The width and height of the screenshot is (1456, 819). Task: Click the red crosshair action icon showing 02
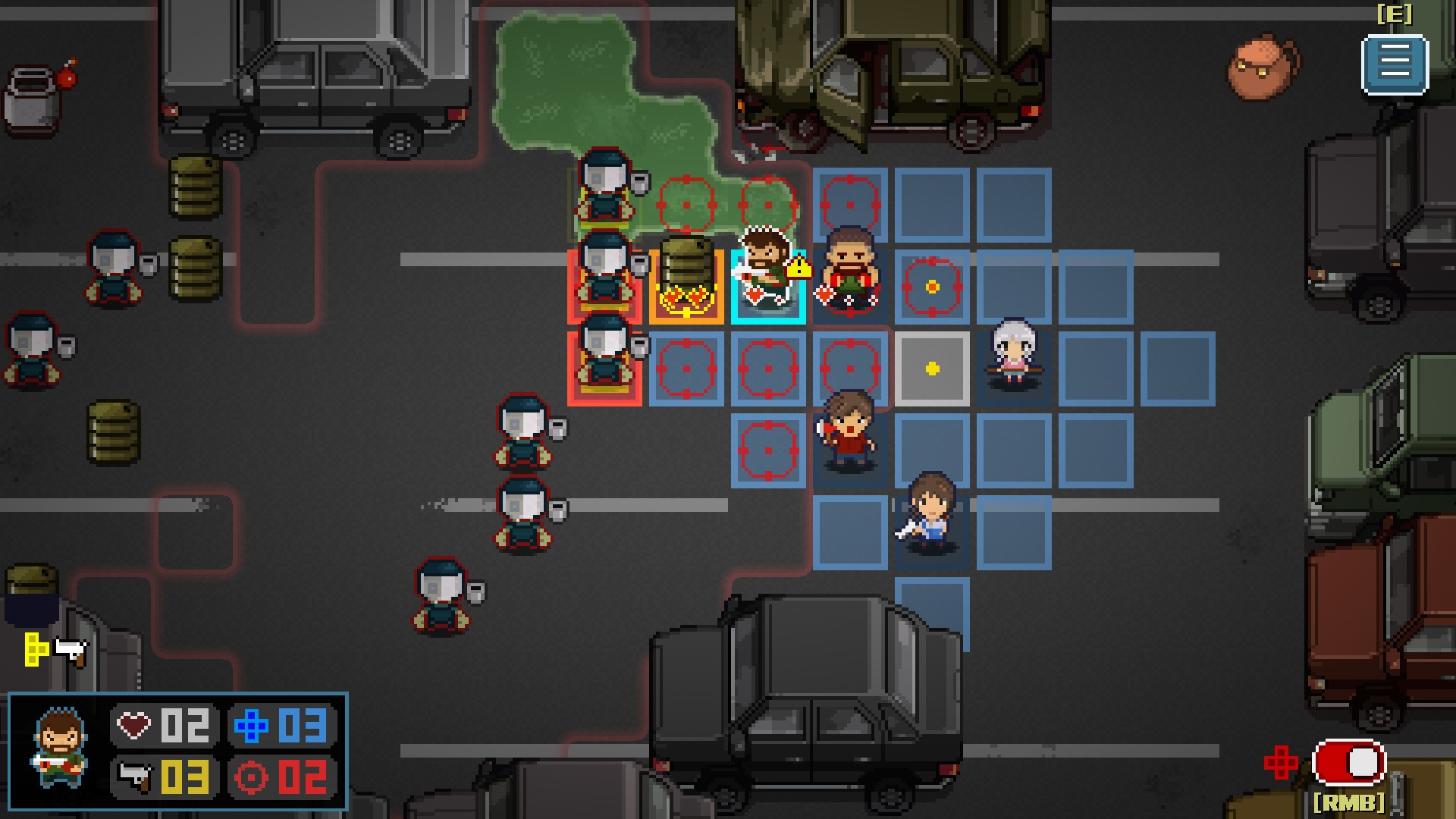(250, 778)
